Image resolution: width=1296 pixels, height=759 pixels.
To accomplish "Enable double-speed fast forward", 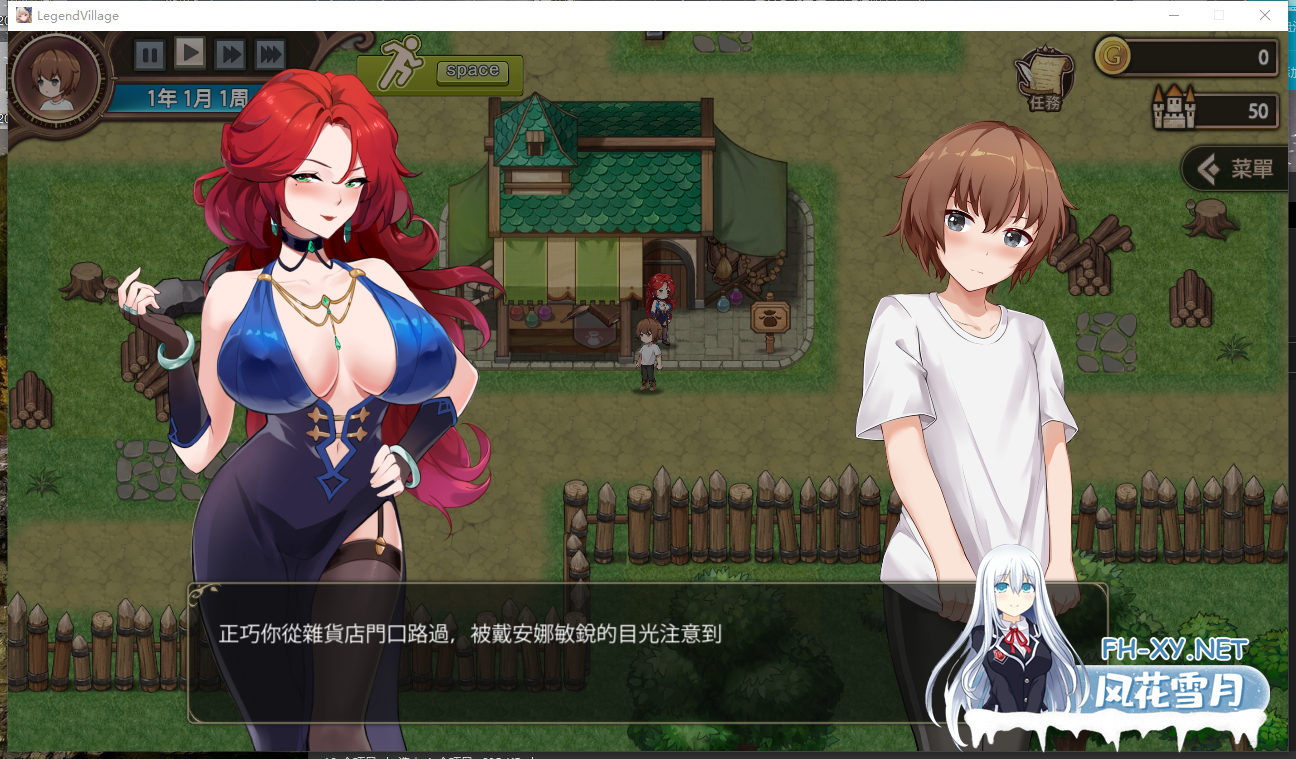I will coord(228,55).
